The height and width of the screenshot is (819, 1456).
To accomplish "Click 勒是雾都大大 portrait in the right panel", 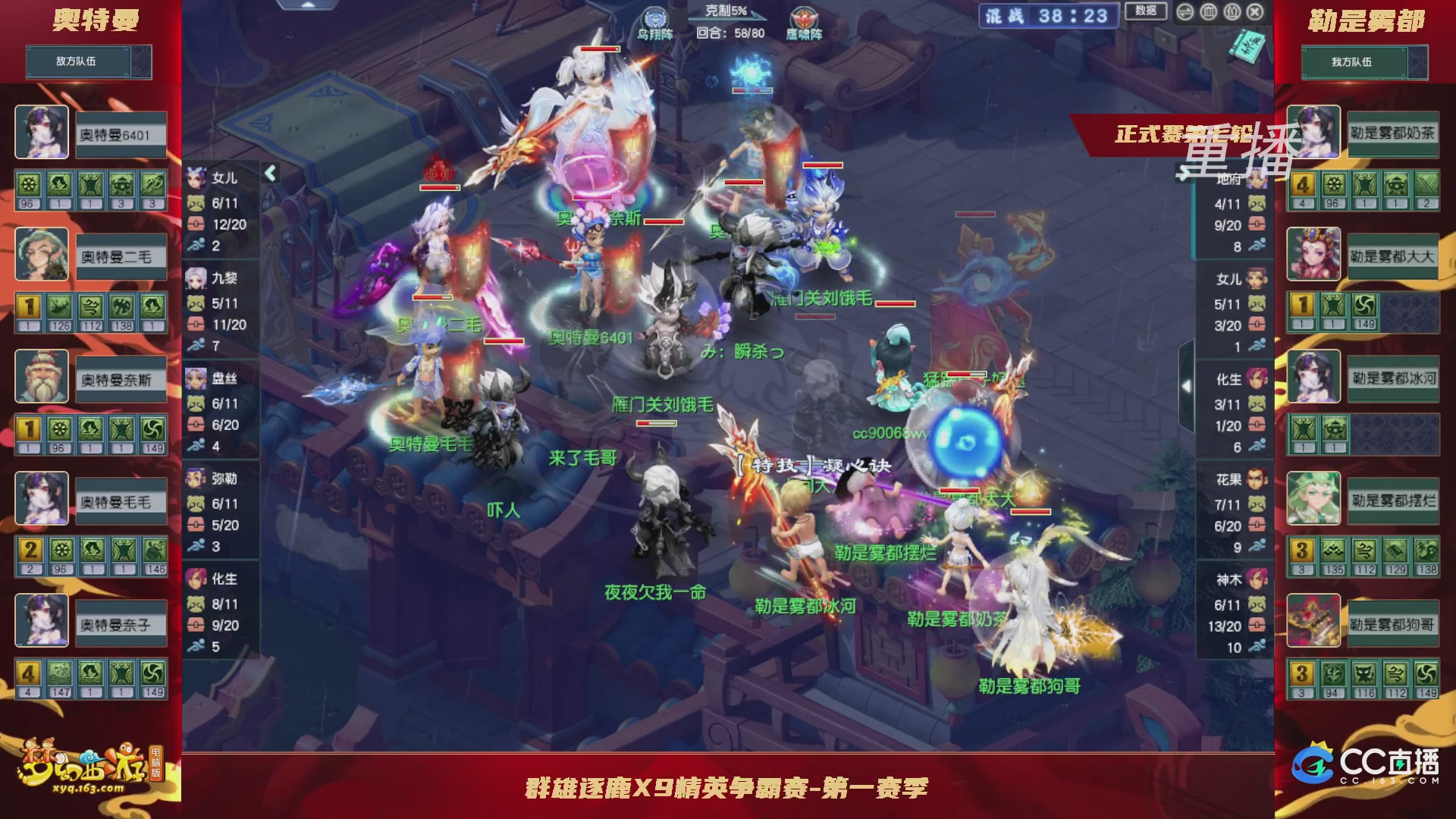I will tap(1313, 256).
